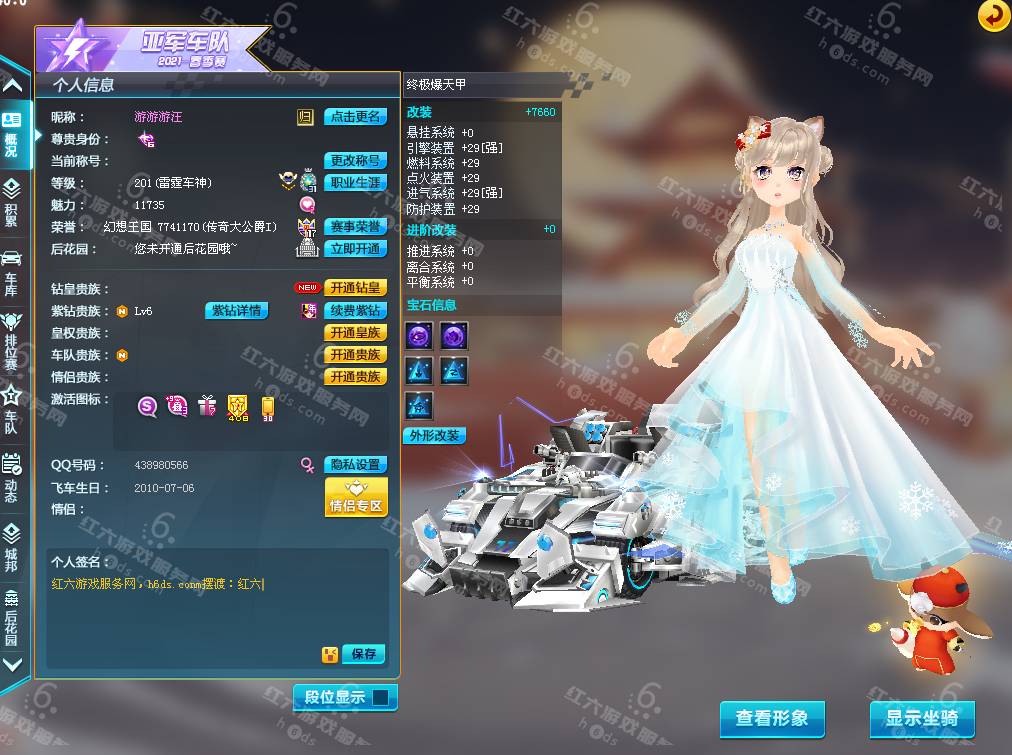Enter the 情侣专区 couple zone
This screenshot has height=755, width=1012.
[355, 497]
